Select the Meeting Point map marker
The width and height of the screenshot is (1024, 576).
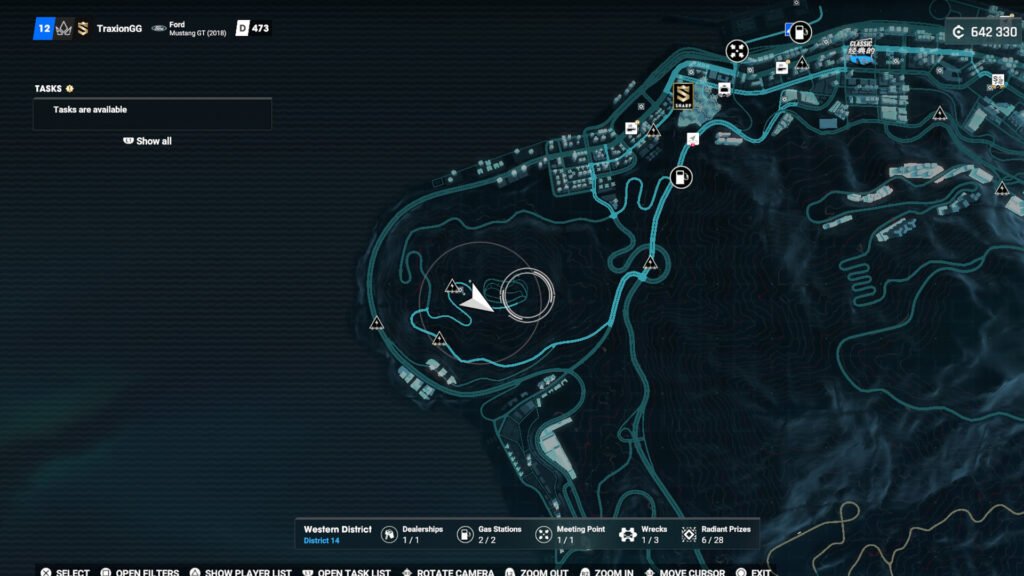[x=737, y=51]
